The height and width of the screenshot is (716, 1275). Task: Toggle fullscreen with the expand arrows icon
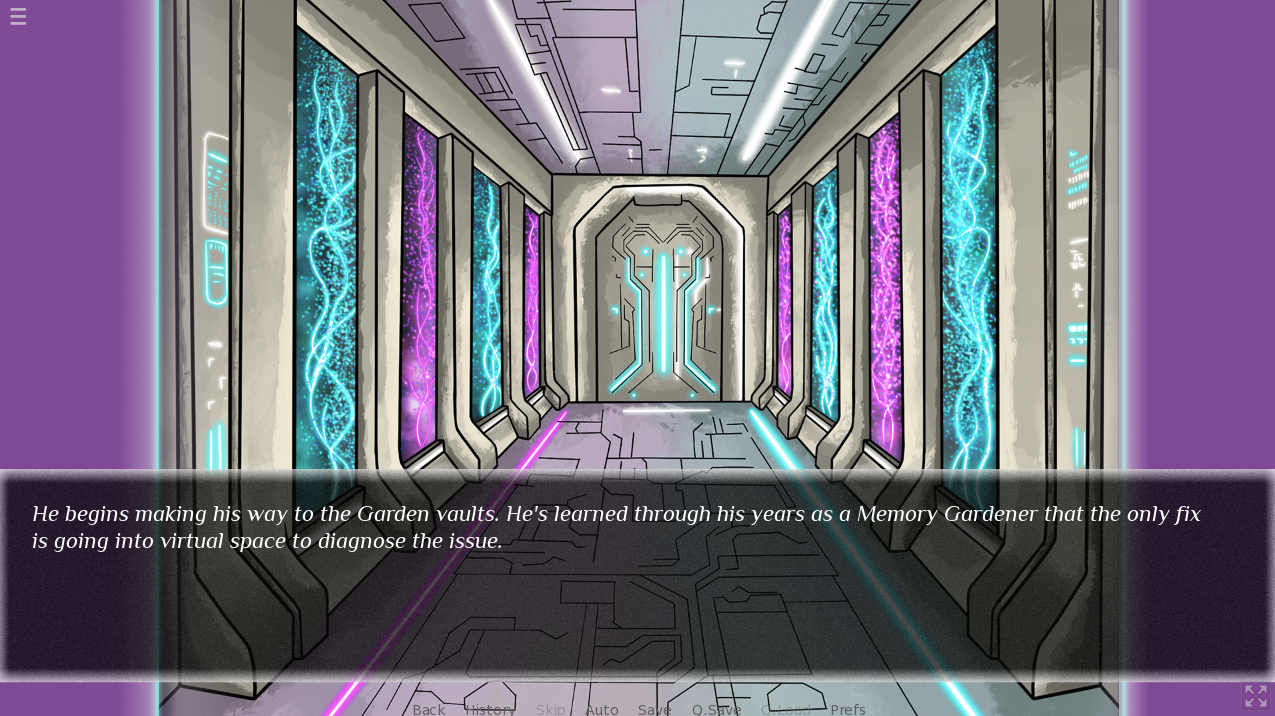[1255, 696]
